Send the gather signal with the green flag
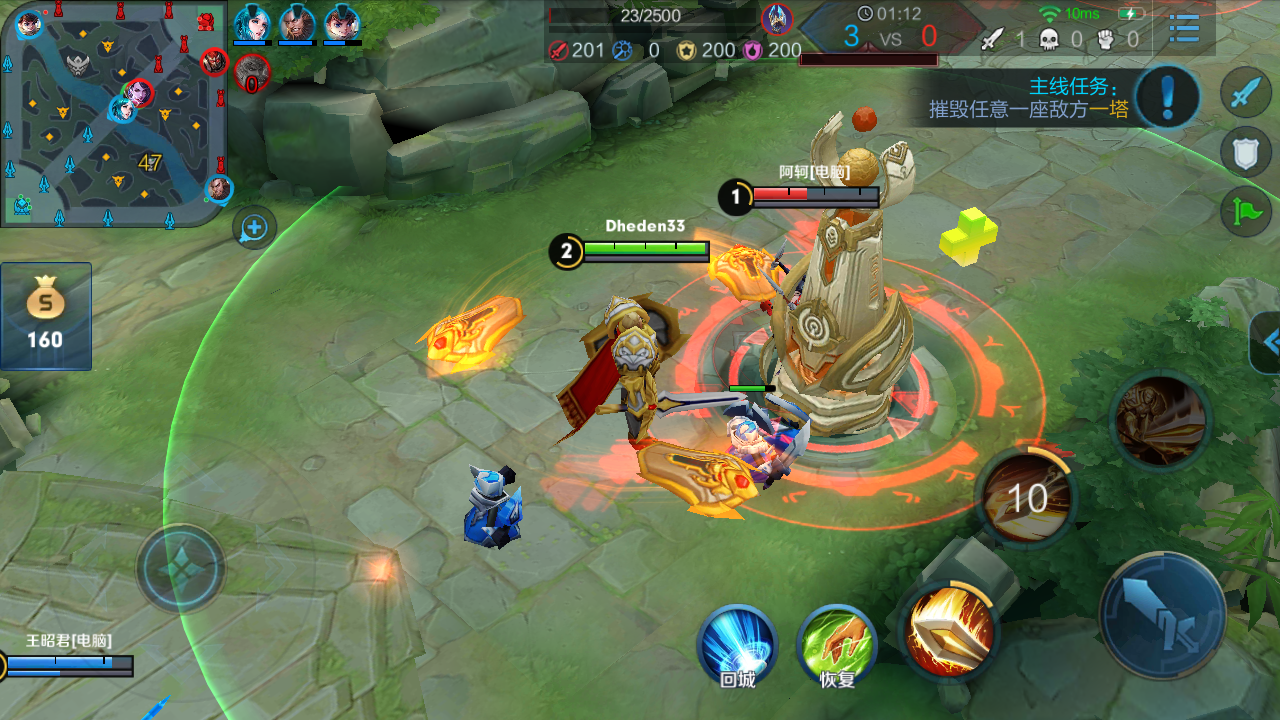 (1245, 210)
